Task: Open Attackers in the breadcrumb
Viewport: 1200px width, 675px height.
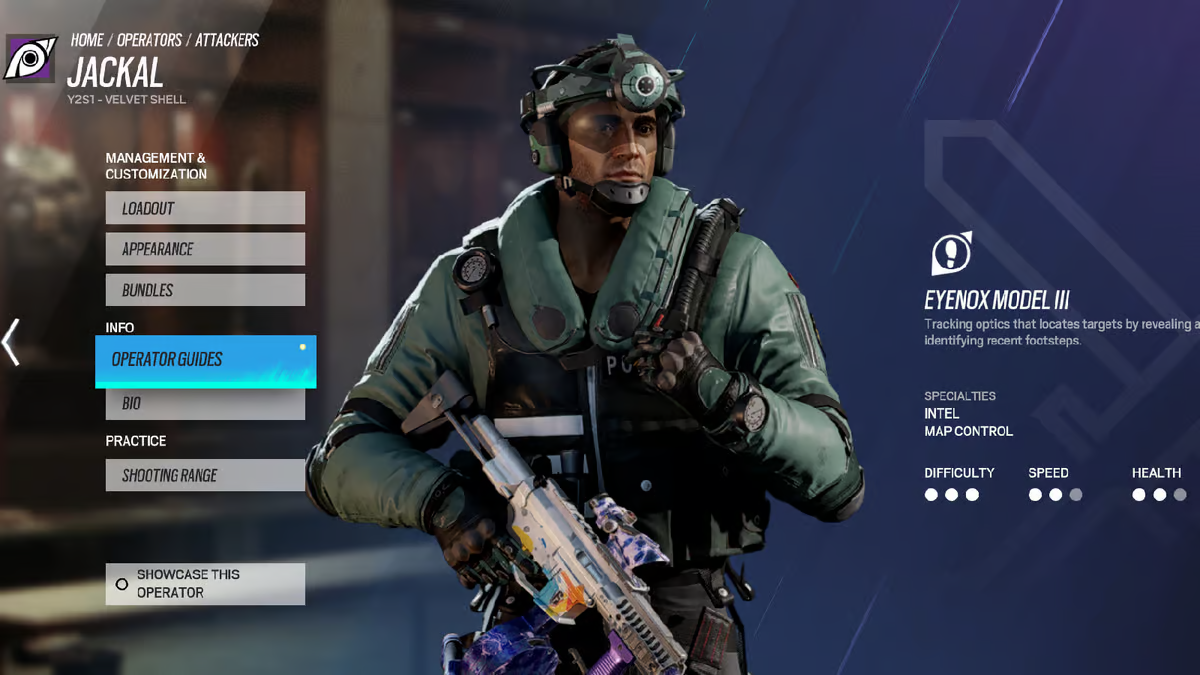Action: (x=227, y=40)
